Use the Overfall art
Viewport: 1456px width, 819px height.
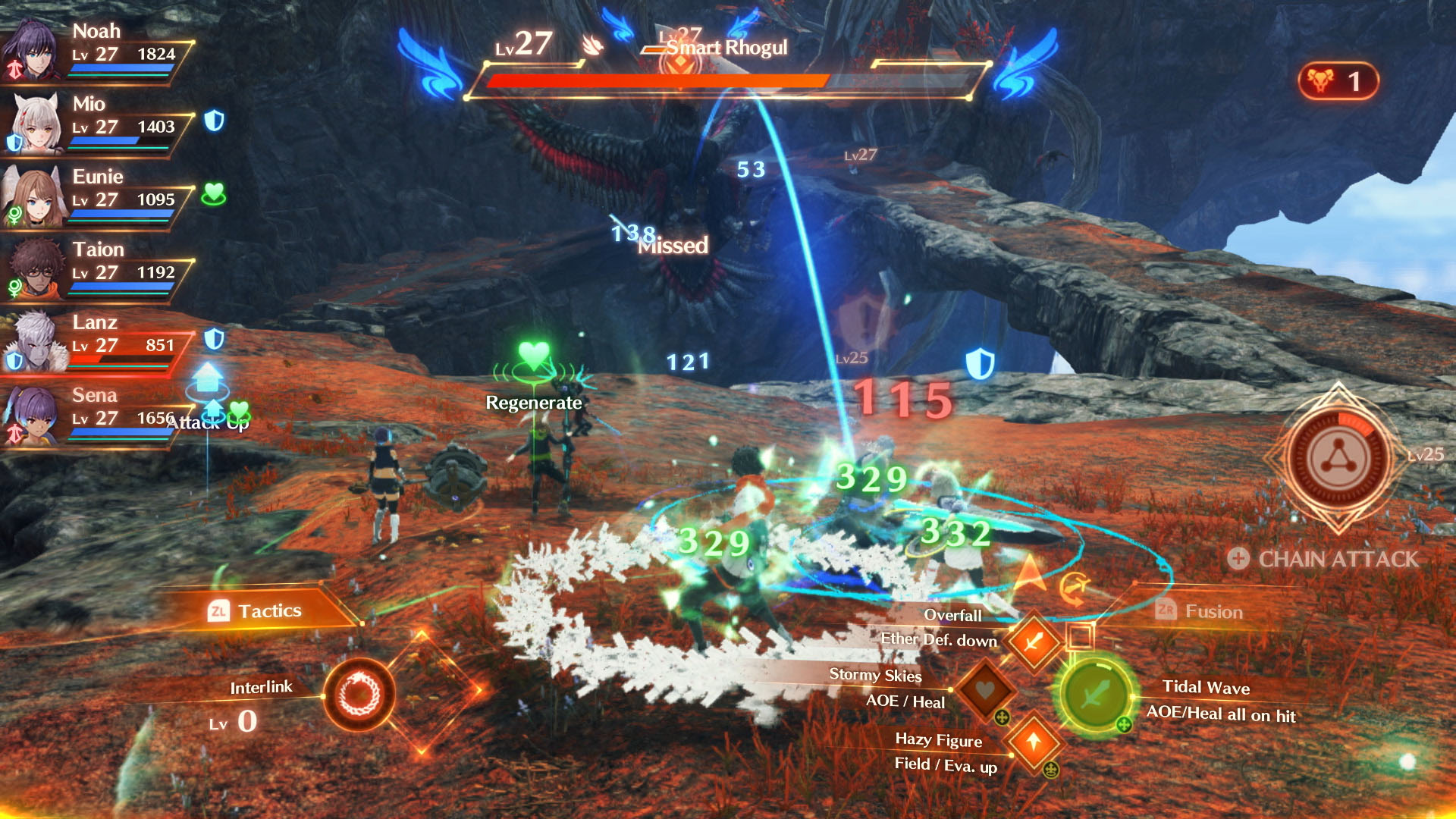click(1033, 642)
